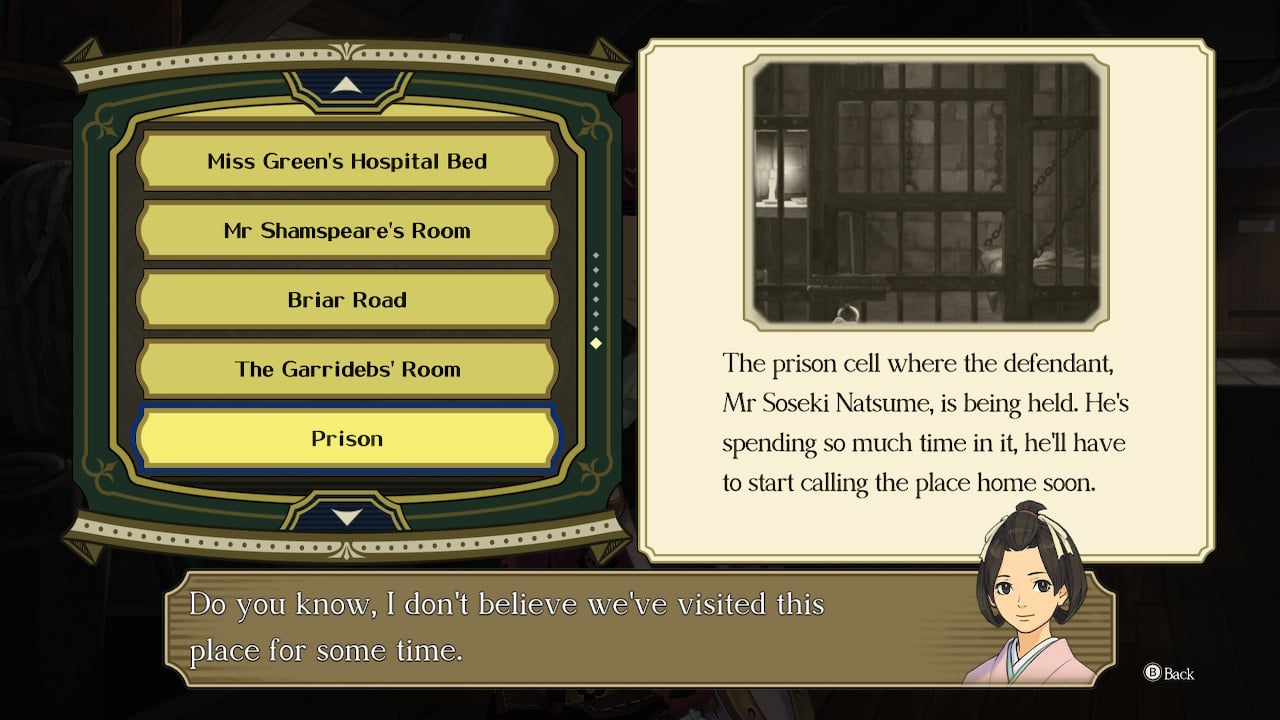View the prison cell preview image
The width and height of the screenshot is (1280, 720).
[x=926, y=191]
